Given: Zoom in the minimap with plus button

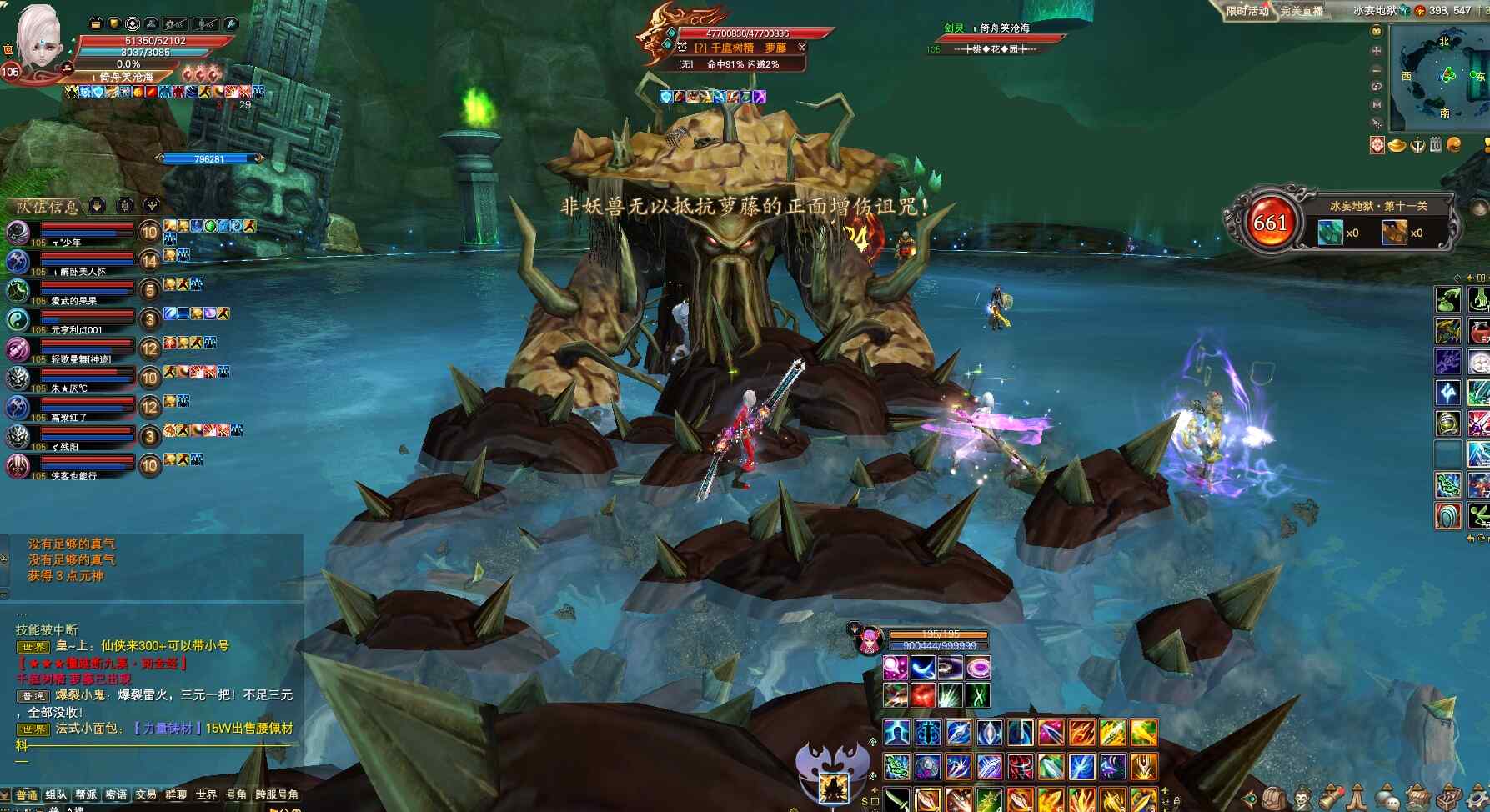Looking at the screenshot, I should 1377,50.
